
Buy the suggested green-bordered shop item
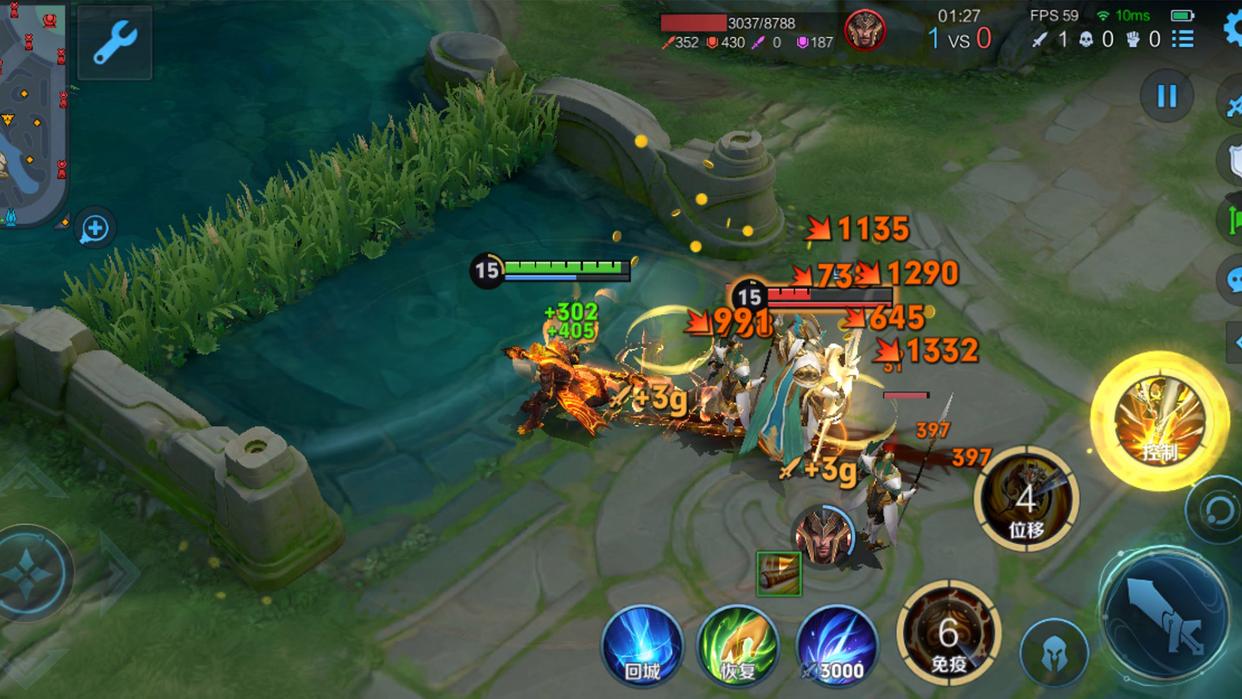(778, 574)
